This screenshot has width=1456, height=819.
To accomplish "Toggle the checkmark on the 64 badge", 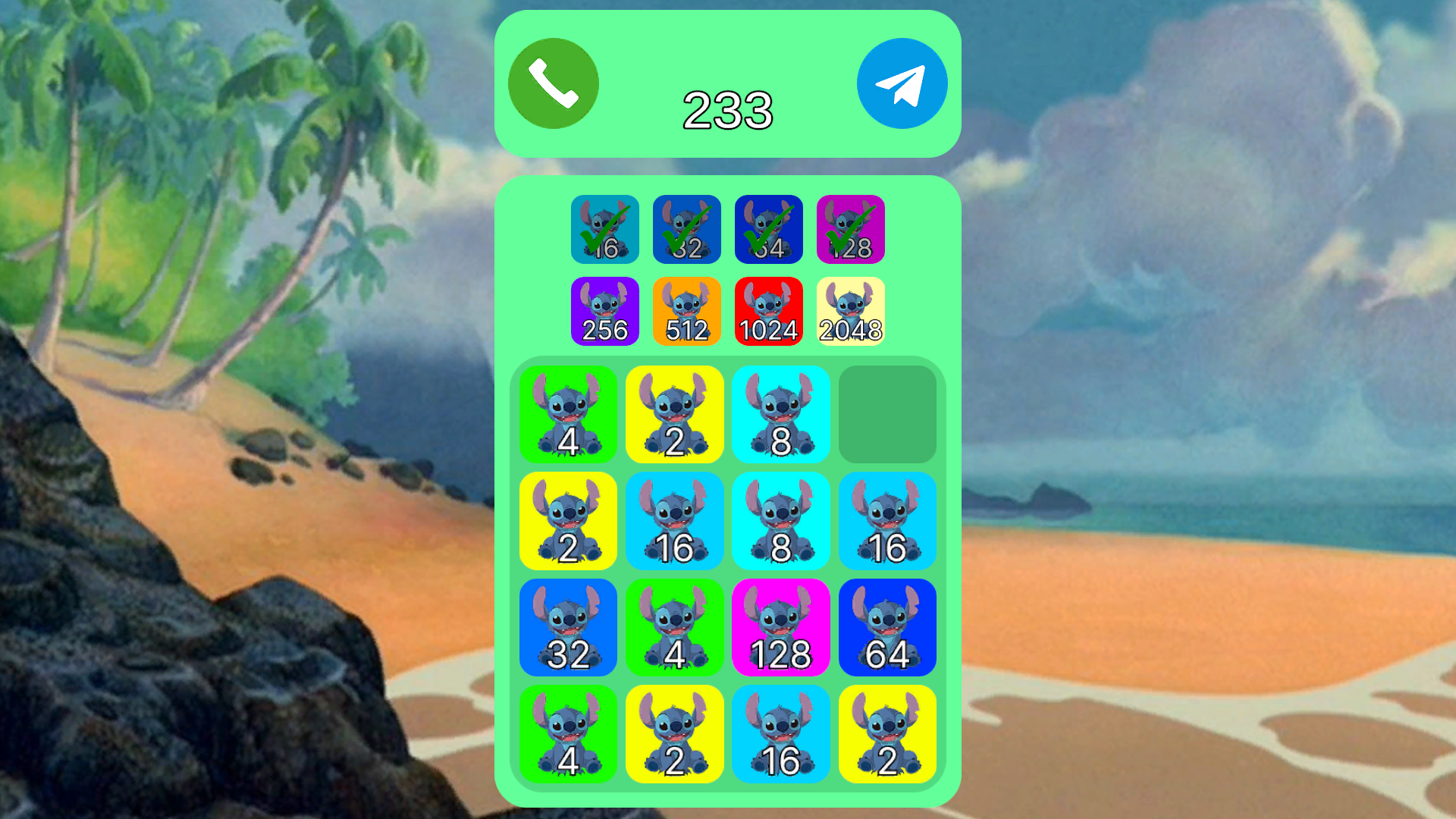I will click(x=768, y=229).
